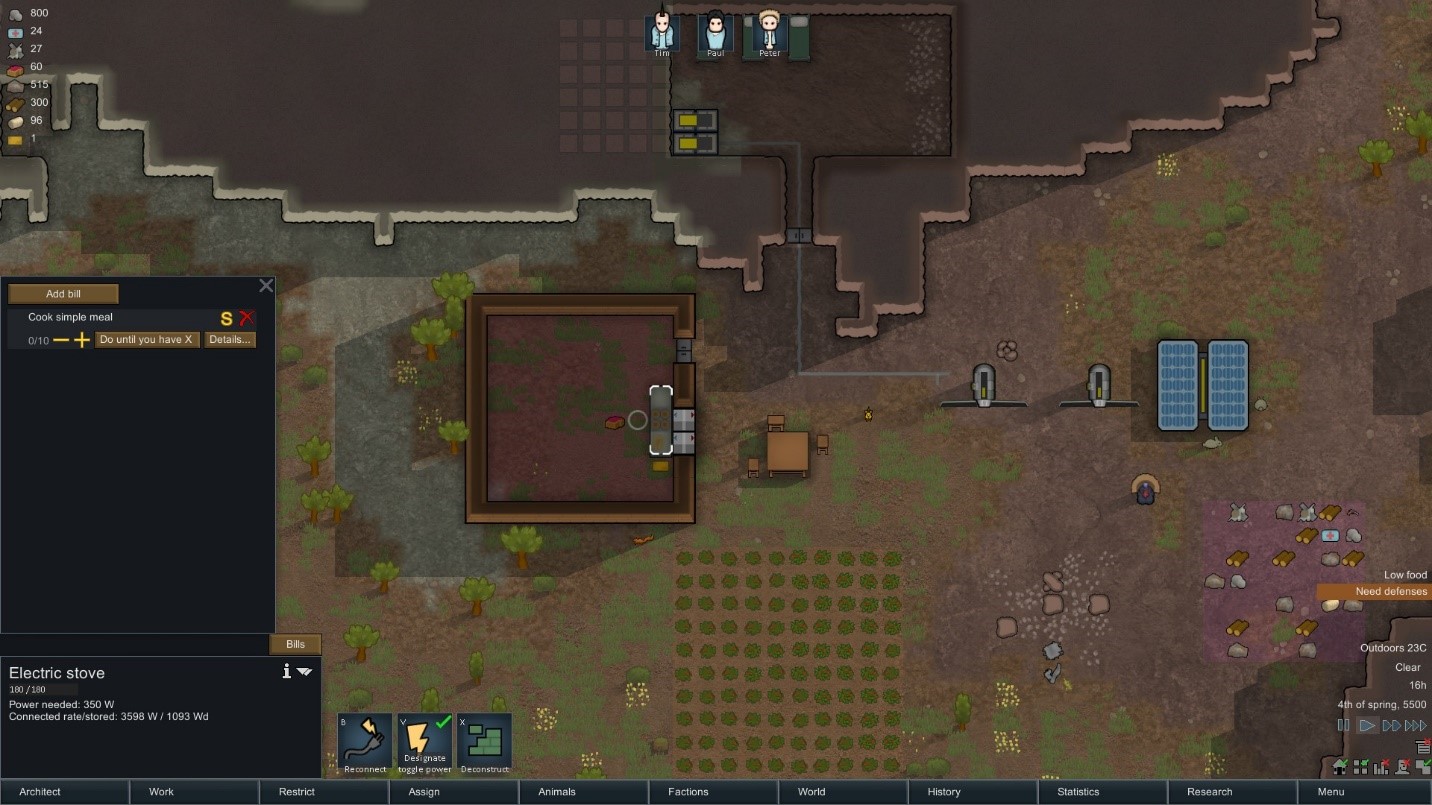Increase the meal target count with plus
The image size is (1432, 805).
click(x=81, y=340)
